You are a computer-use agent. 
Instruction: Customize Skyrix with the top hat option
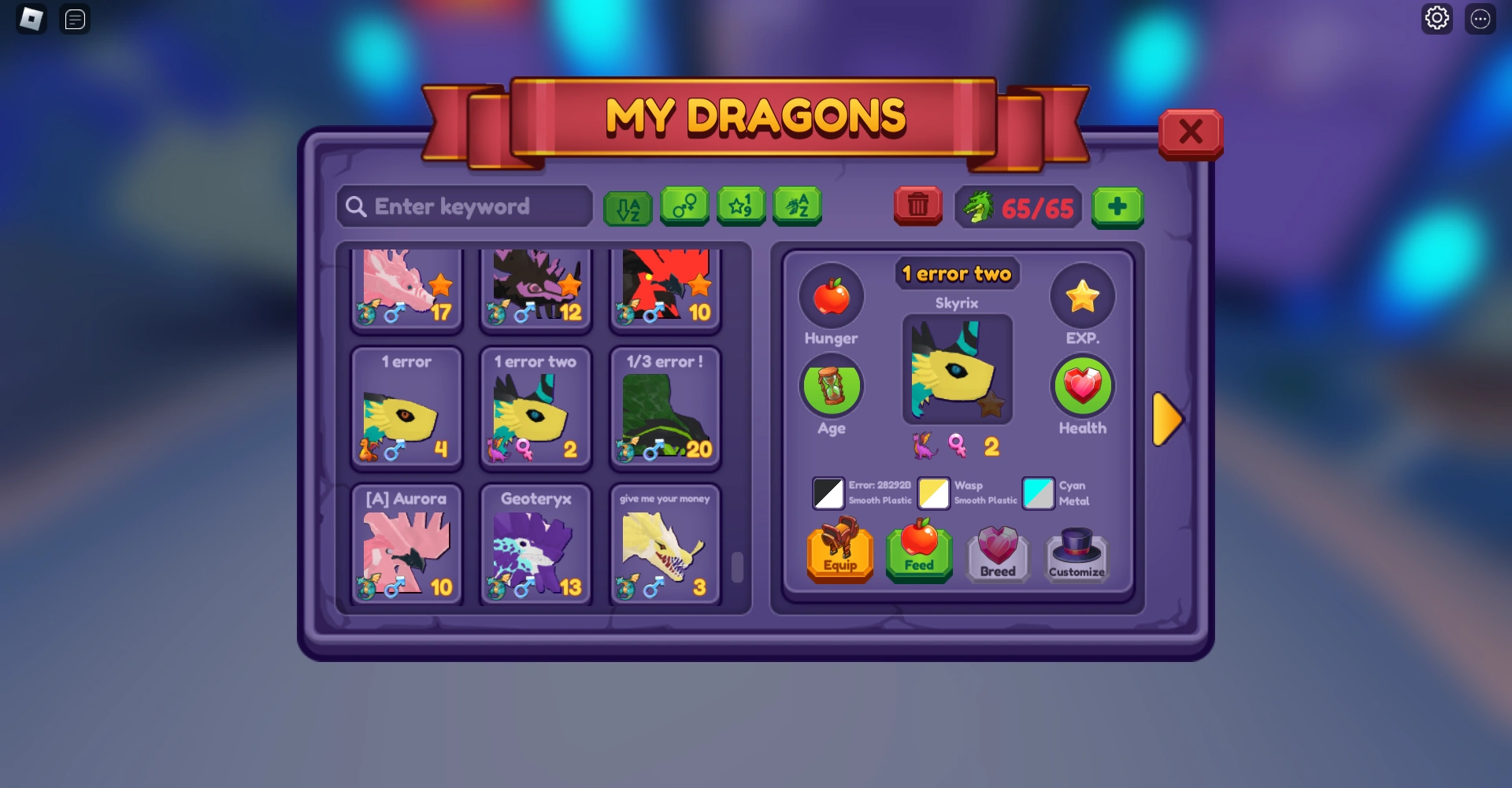1076,555
